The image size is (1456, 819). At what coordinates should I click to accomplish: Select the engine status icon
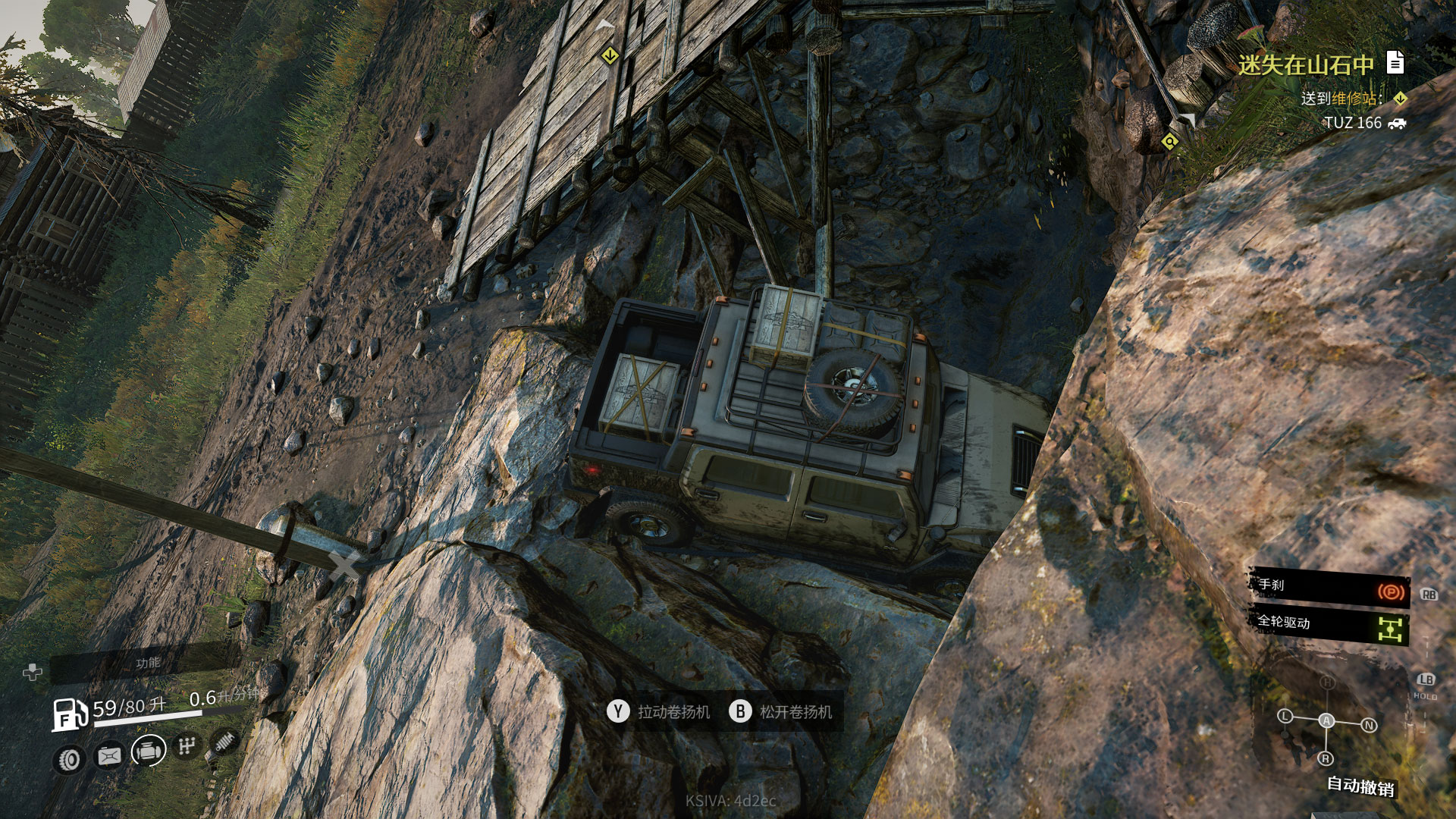click(x=149, y=751)
